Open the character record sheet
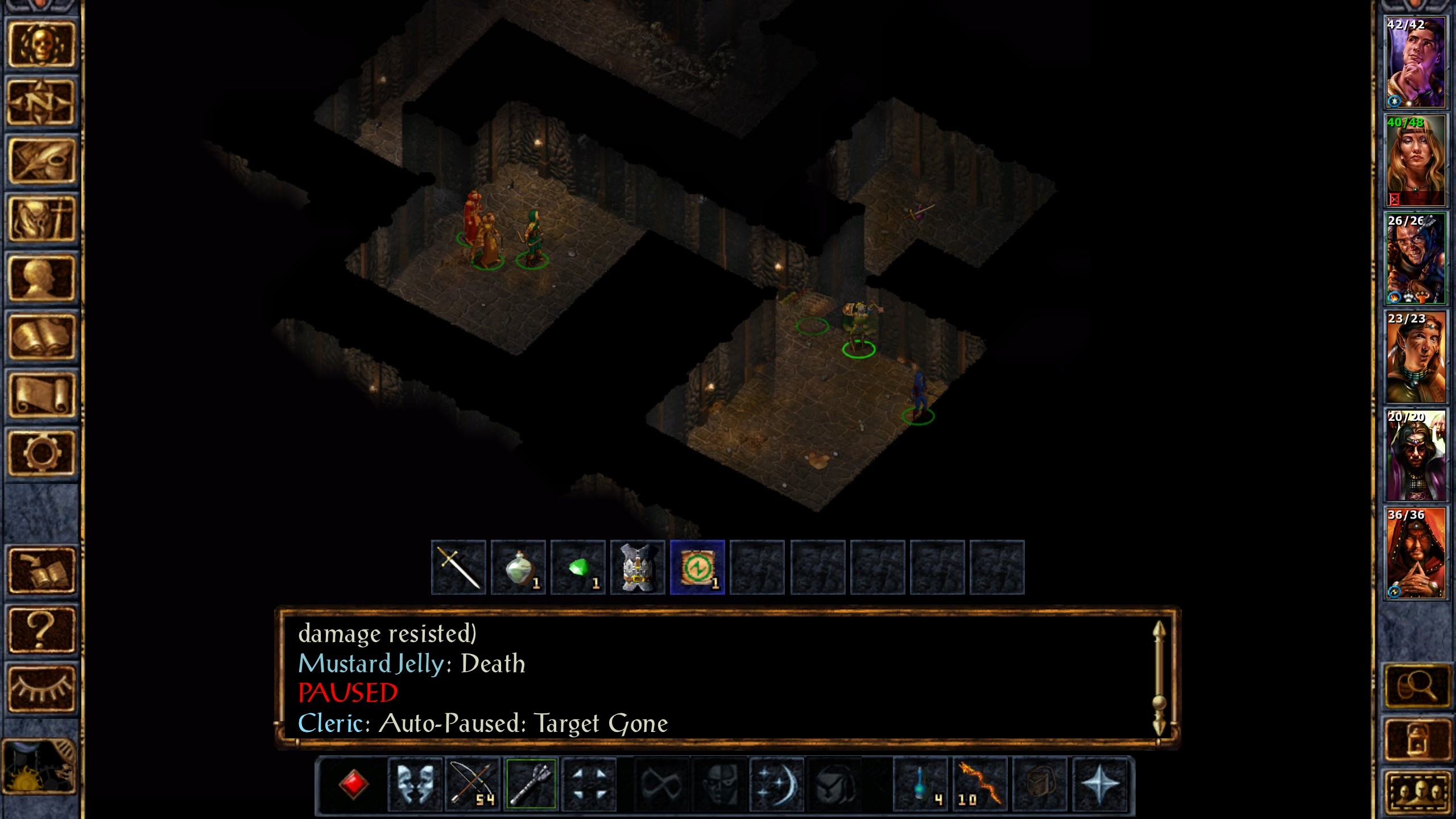Image resolution: width=1456 pixels, height=819 pixels. click(41, 278)
